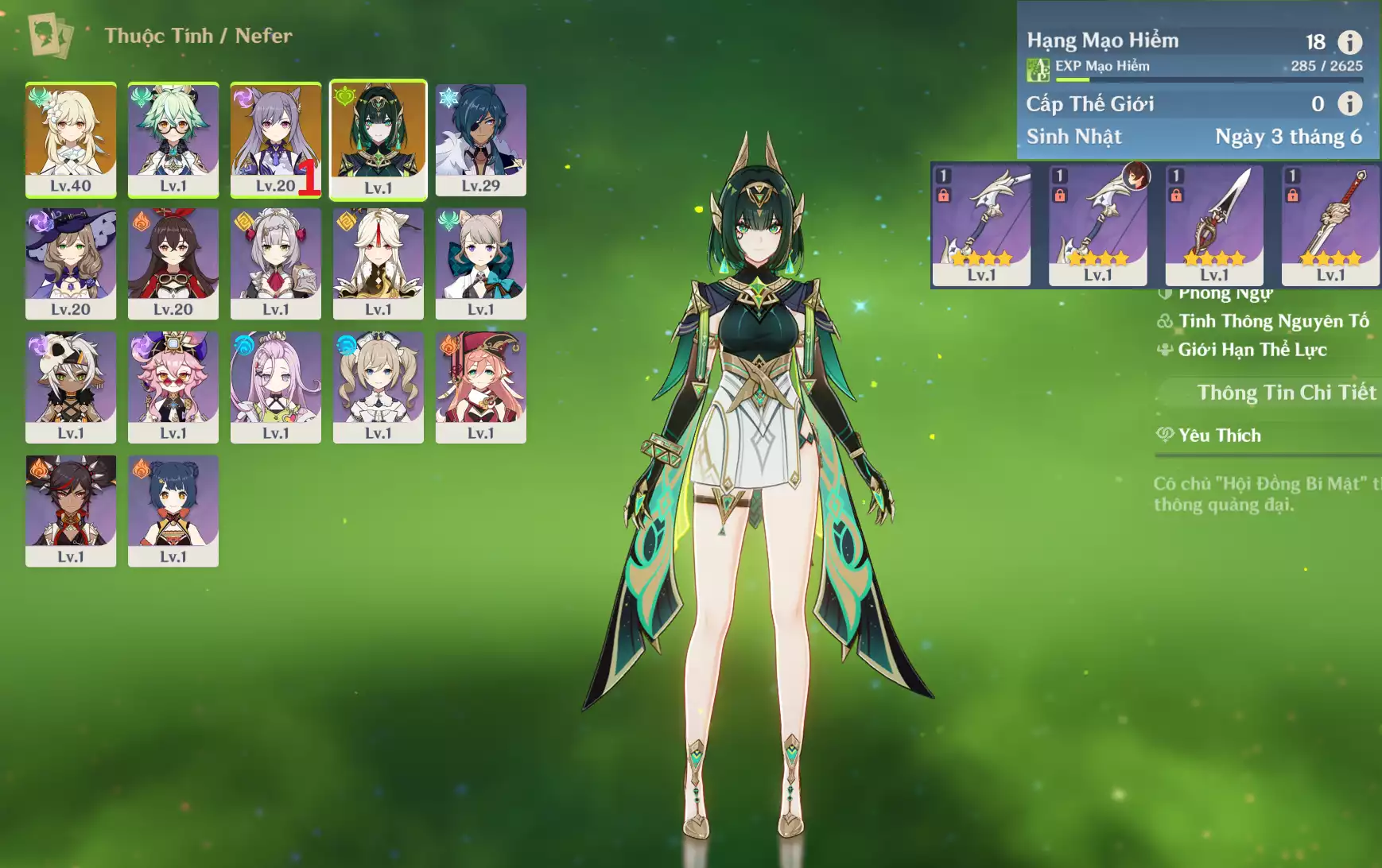The width and height of the screenshot is (1382, 868).
Task: Open the Thông Tin Chi Tiết details panel
Action: (1286, 393)
